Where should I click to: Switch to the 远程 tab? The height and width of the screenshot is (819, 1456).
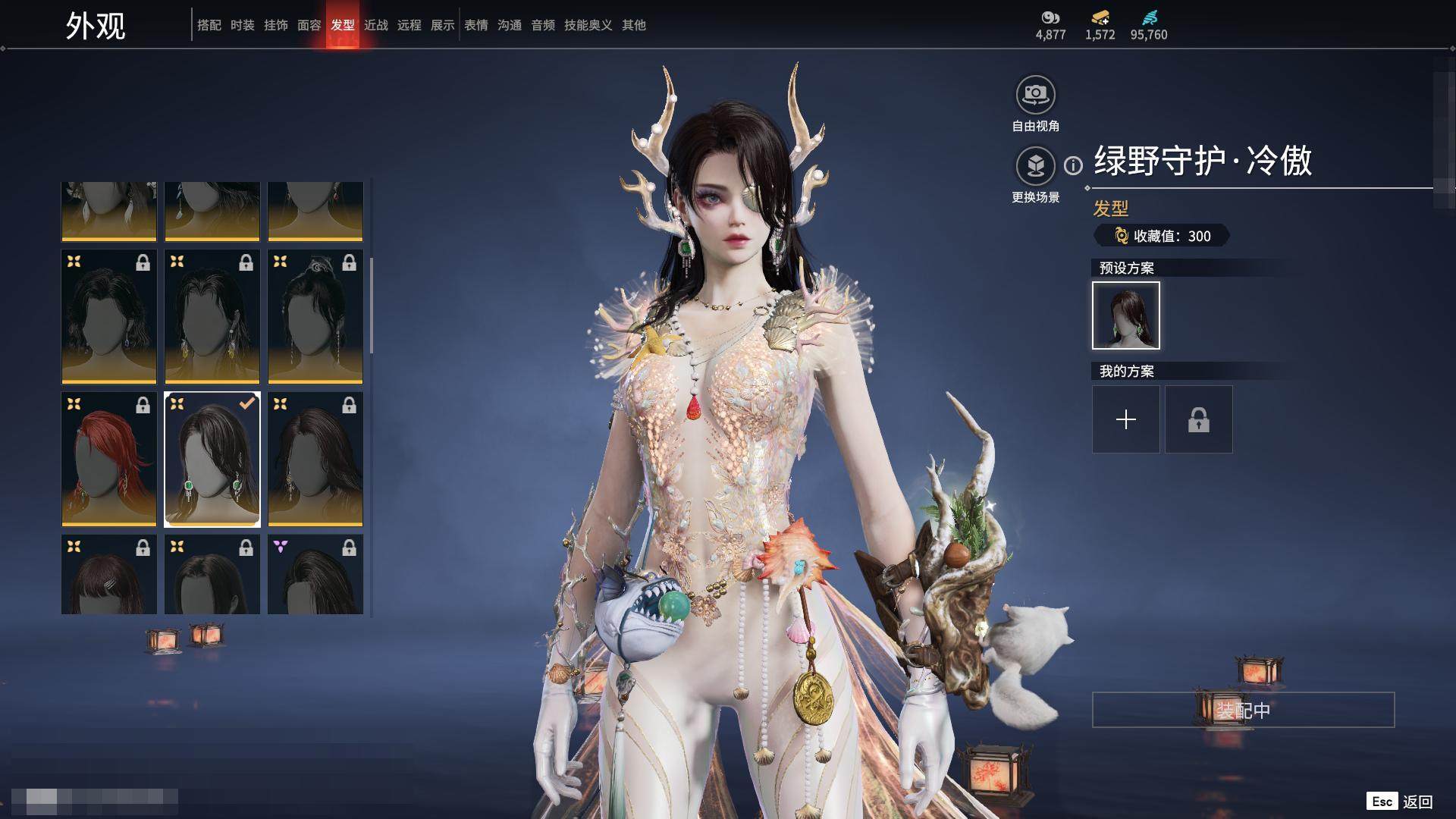click(409, 25)
